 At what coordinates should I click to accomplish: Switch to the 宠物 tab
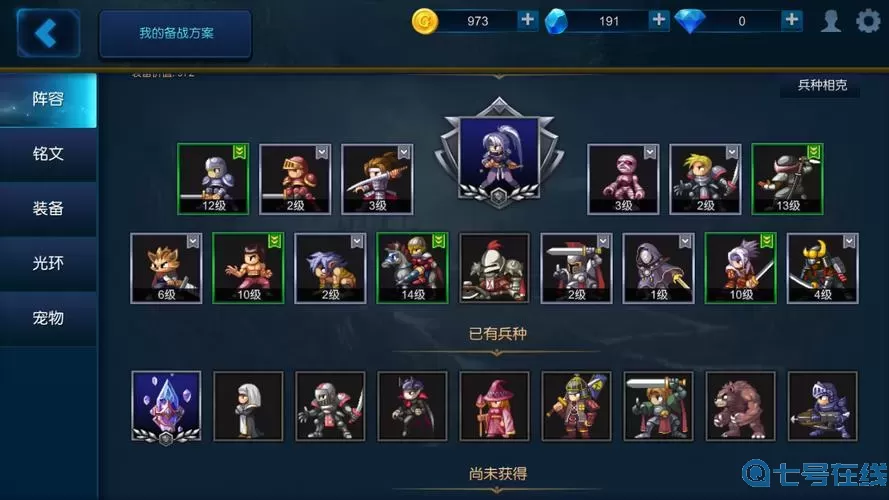[48, 318]
